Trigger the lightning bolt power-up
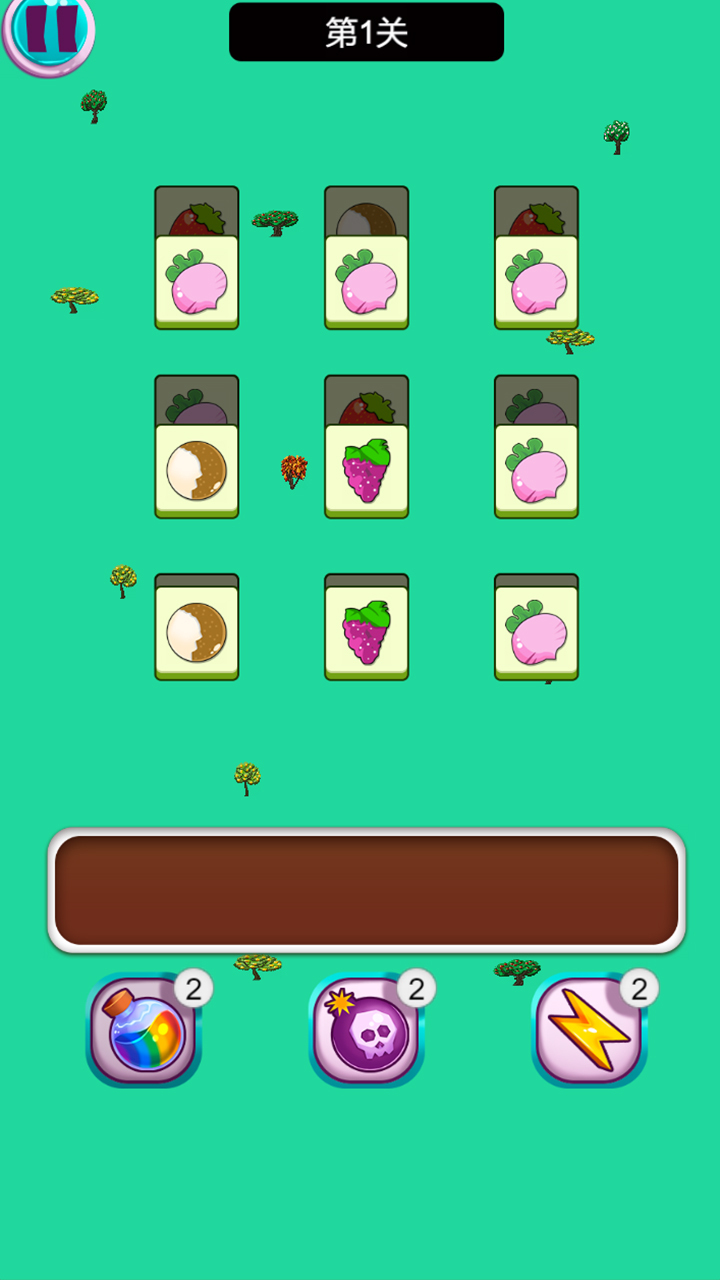Screen dimensions: 720x1280 pos(589,1030)
